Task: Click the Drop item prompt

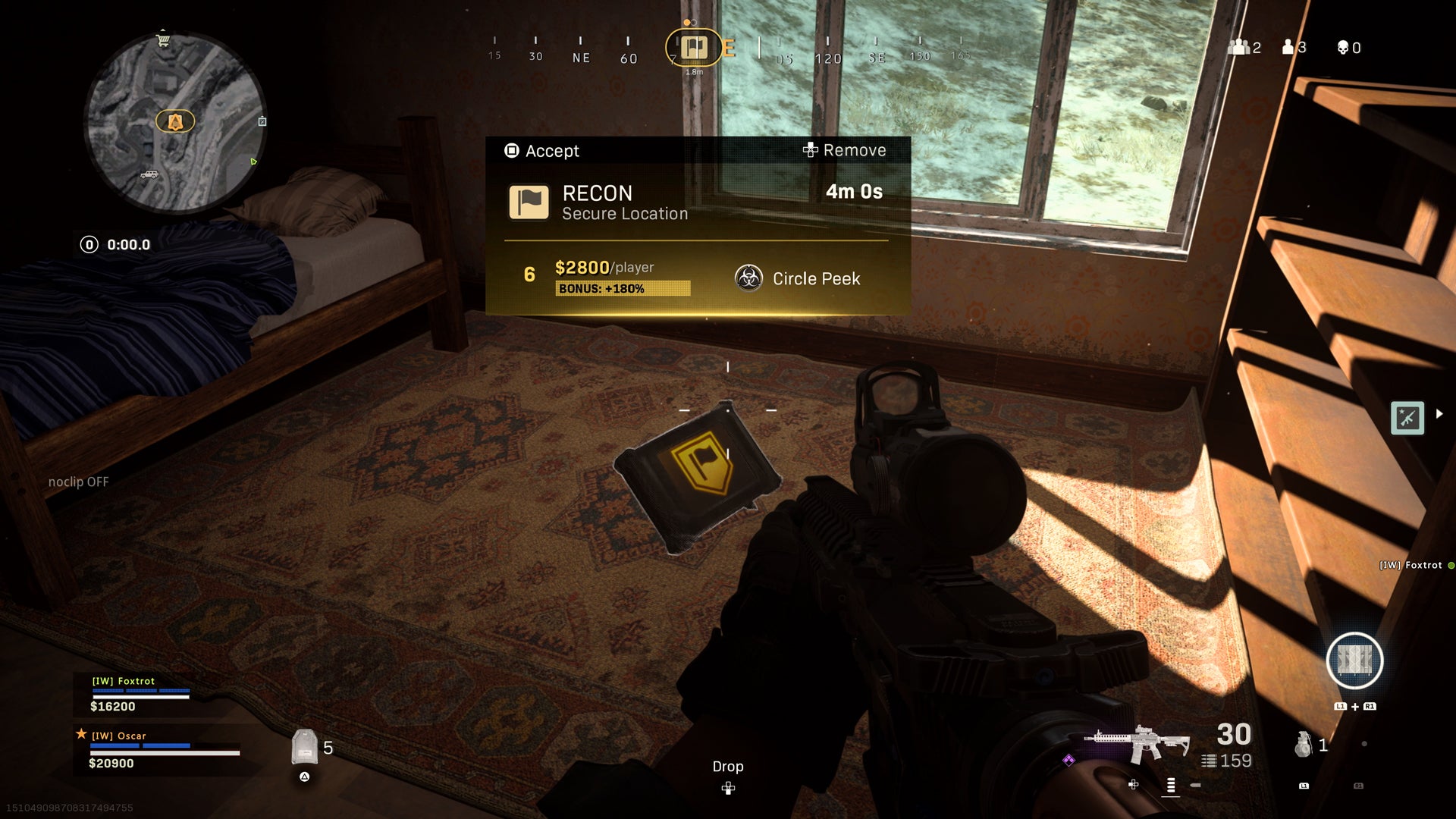Action: pyautogui.click(x=728, y=775)
